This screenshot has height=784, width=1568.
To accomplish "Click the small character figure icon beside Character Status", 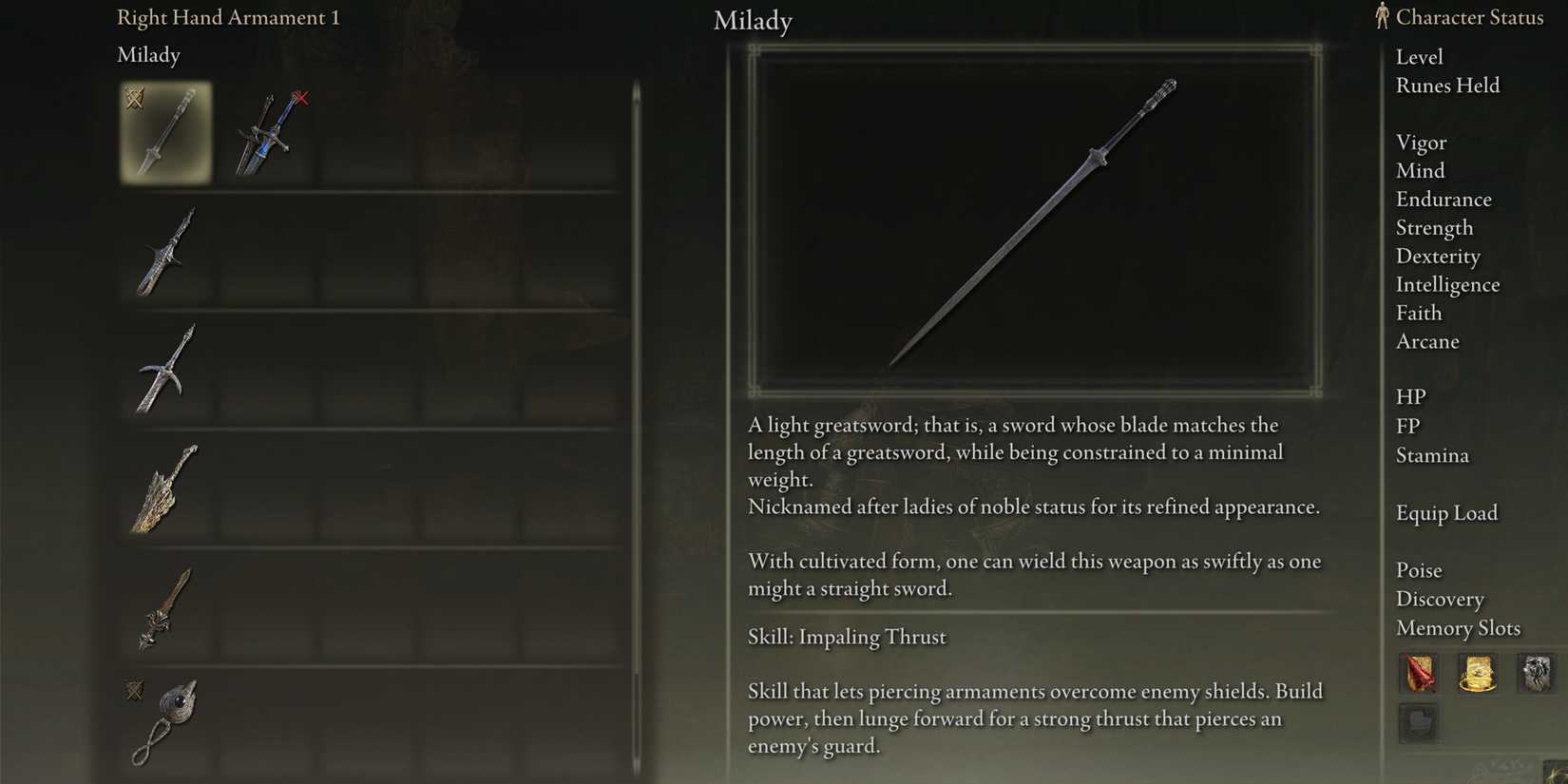I will coord(1380,16).
